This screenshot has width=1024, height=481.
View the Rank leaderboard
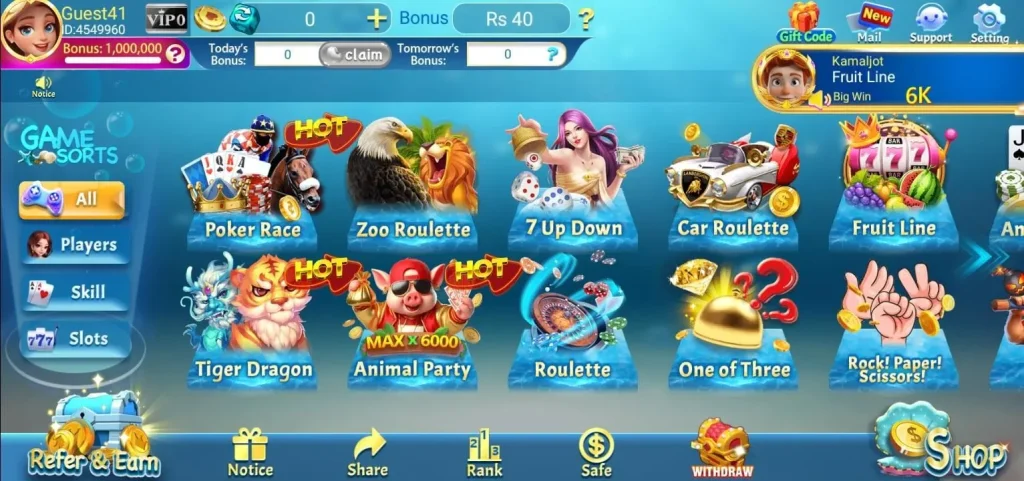coord(484,453)
